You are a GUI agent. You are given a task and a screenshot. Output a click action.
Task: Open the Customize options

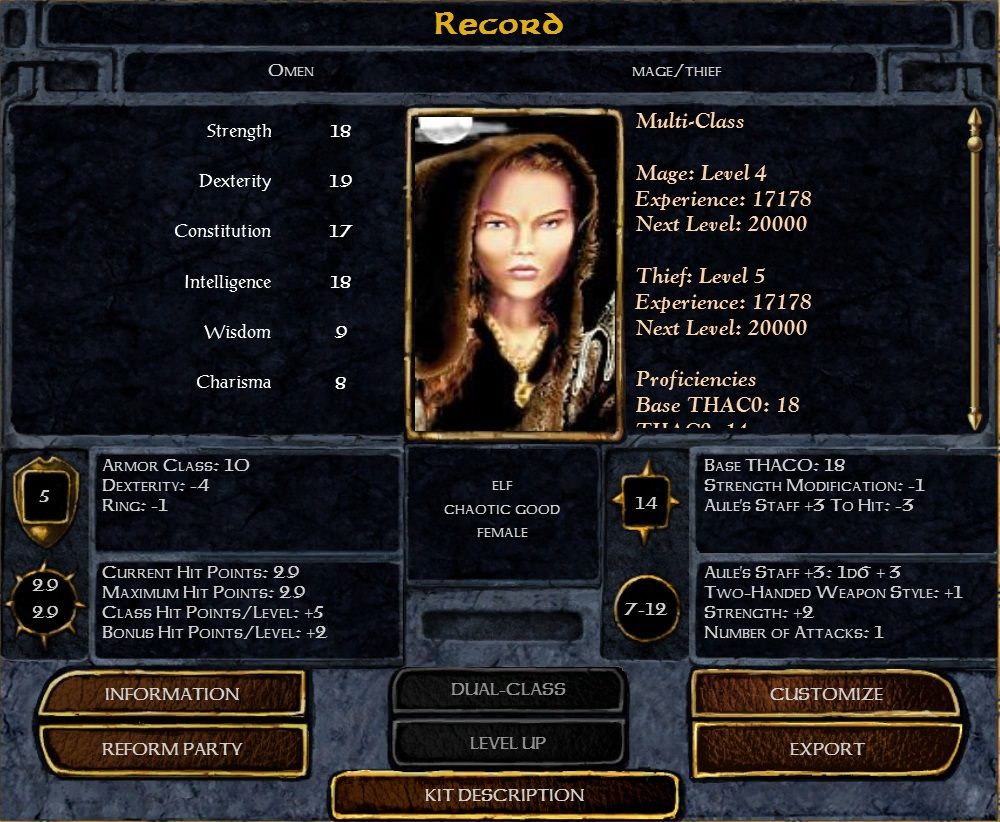point(825,694)
